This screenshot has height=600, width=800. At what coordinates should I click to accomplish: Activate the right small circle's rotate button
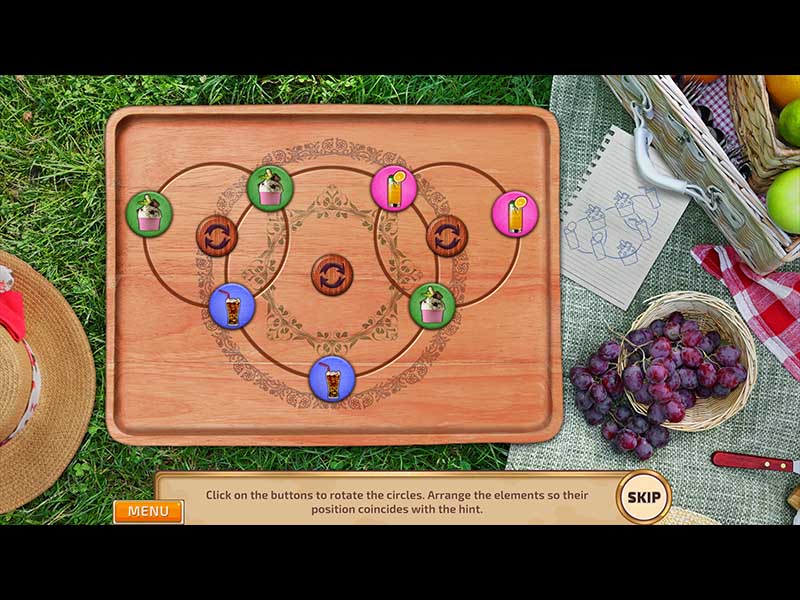tap(447, 237)
